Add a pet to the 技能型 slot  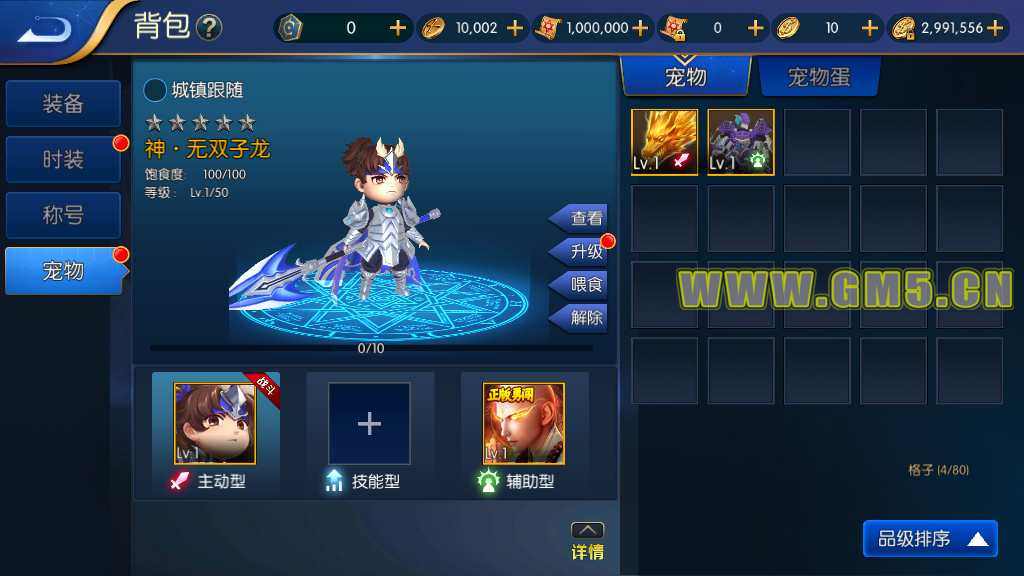click(x=369, y=423)
